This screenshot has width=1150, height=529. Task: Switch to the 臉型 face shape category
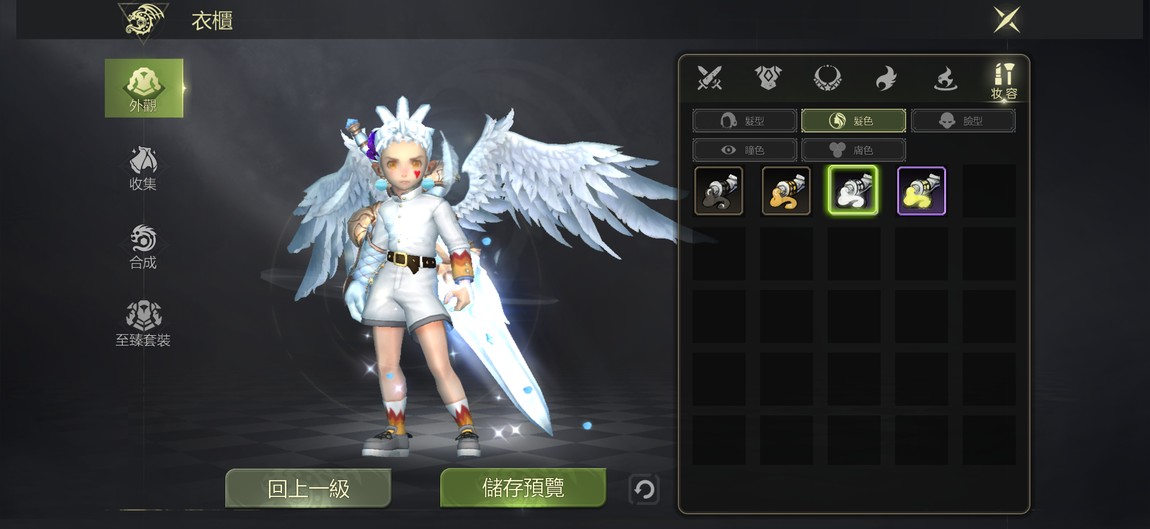pos(963,121)
